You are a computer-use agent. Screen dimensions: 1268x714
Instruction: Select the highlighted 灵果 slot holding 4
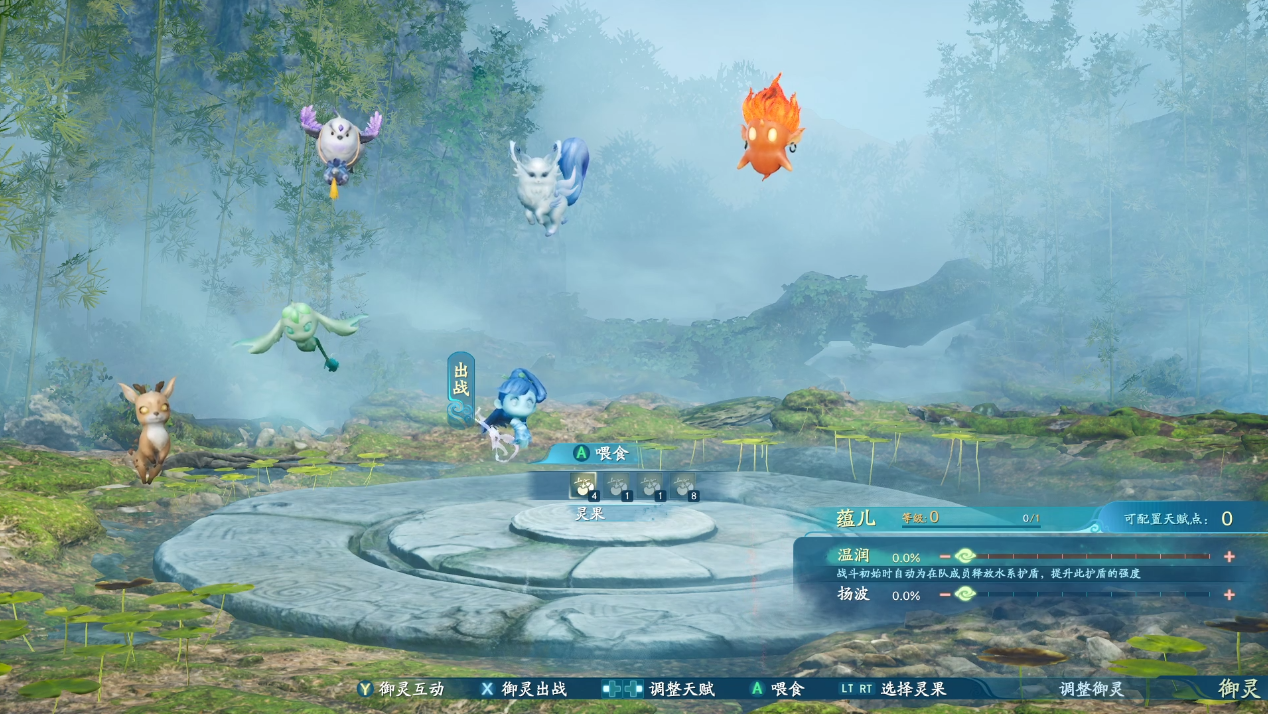[x=583, y=486]
